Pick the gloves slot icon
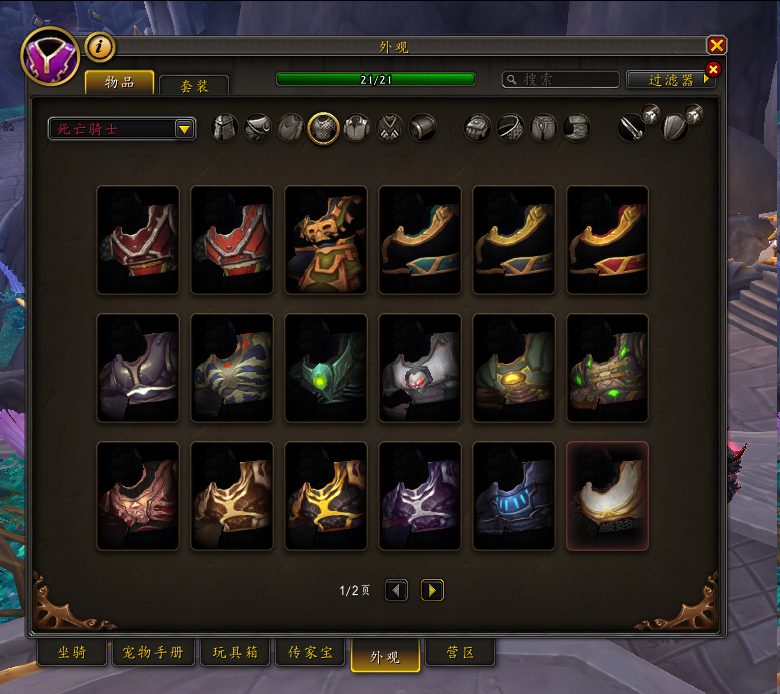The height and width of the screenshot is (694, 780). (x=479, y=128)
